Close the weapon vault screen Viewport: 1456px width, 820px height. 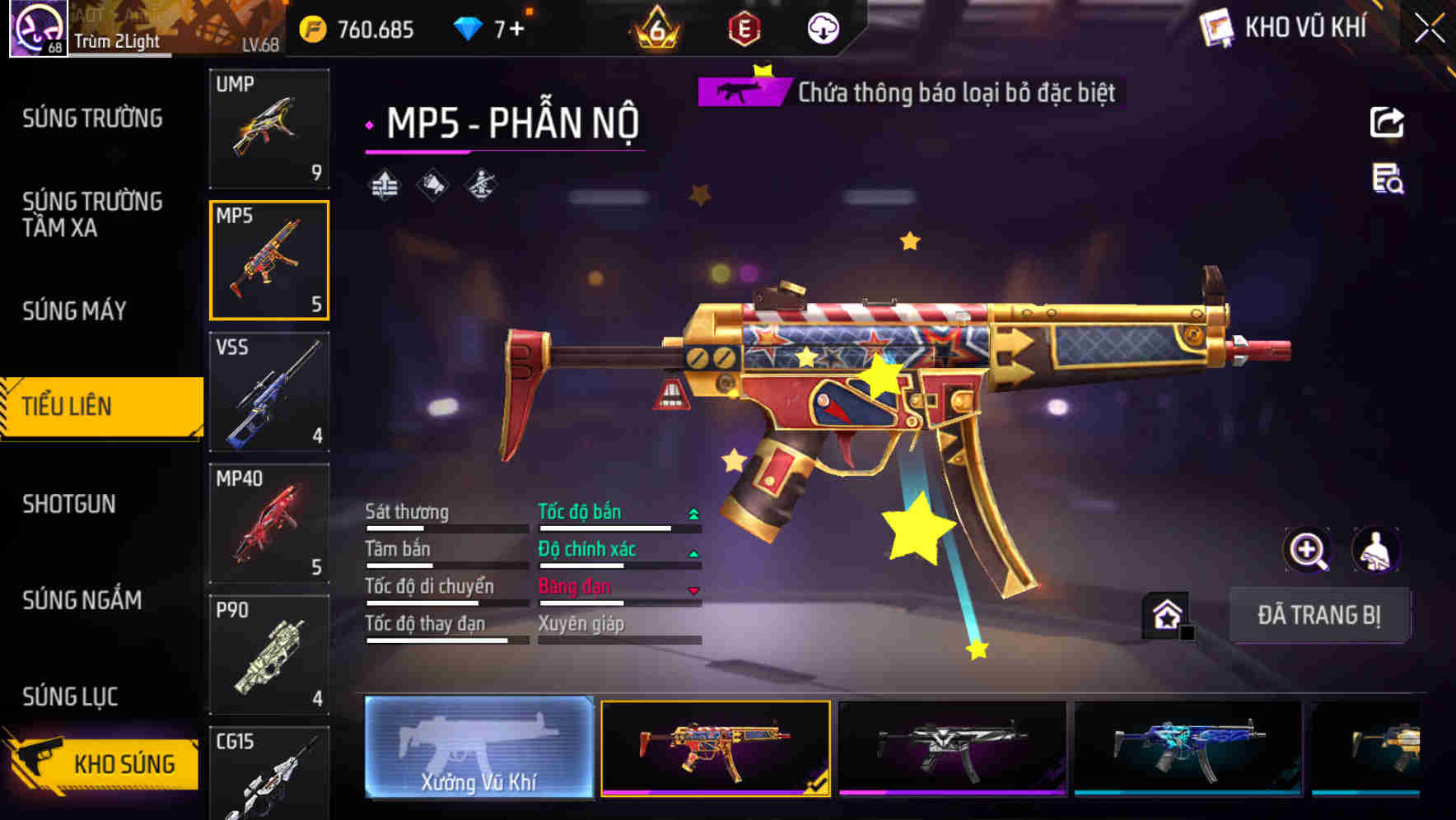coord(1430,28)
